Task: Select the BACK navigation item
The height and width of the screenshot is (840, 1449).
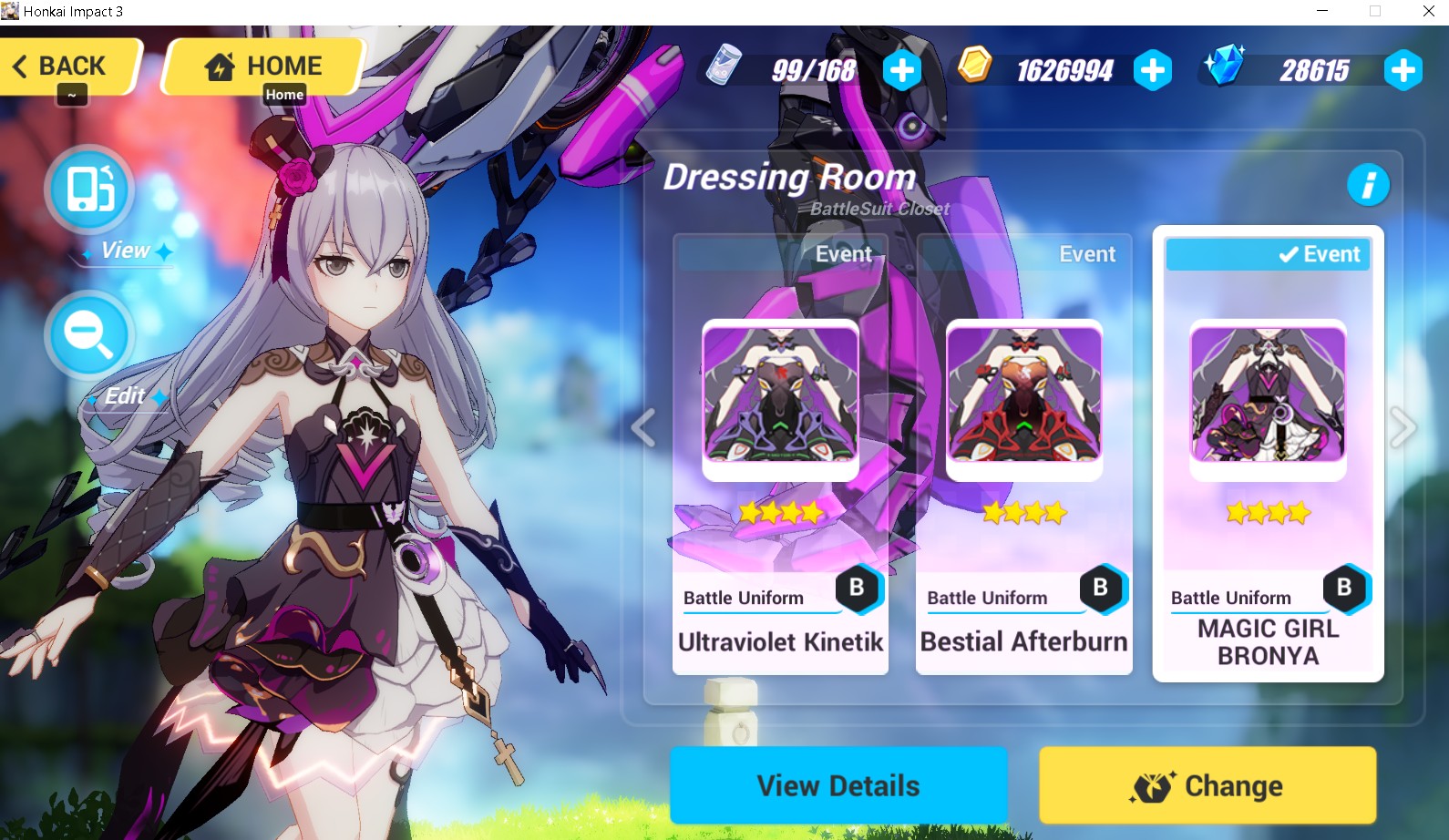Action: pos(70,65)
